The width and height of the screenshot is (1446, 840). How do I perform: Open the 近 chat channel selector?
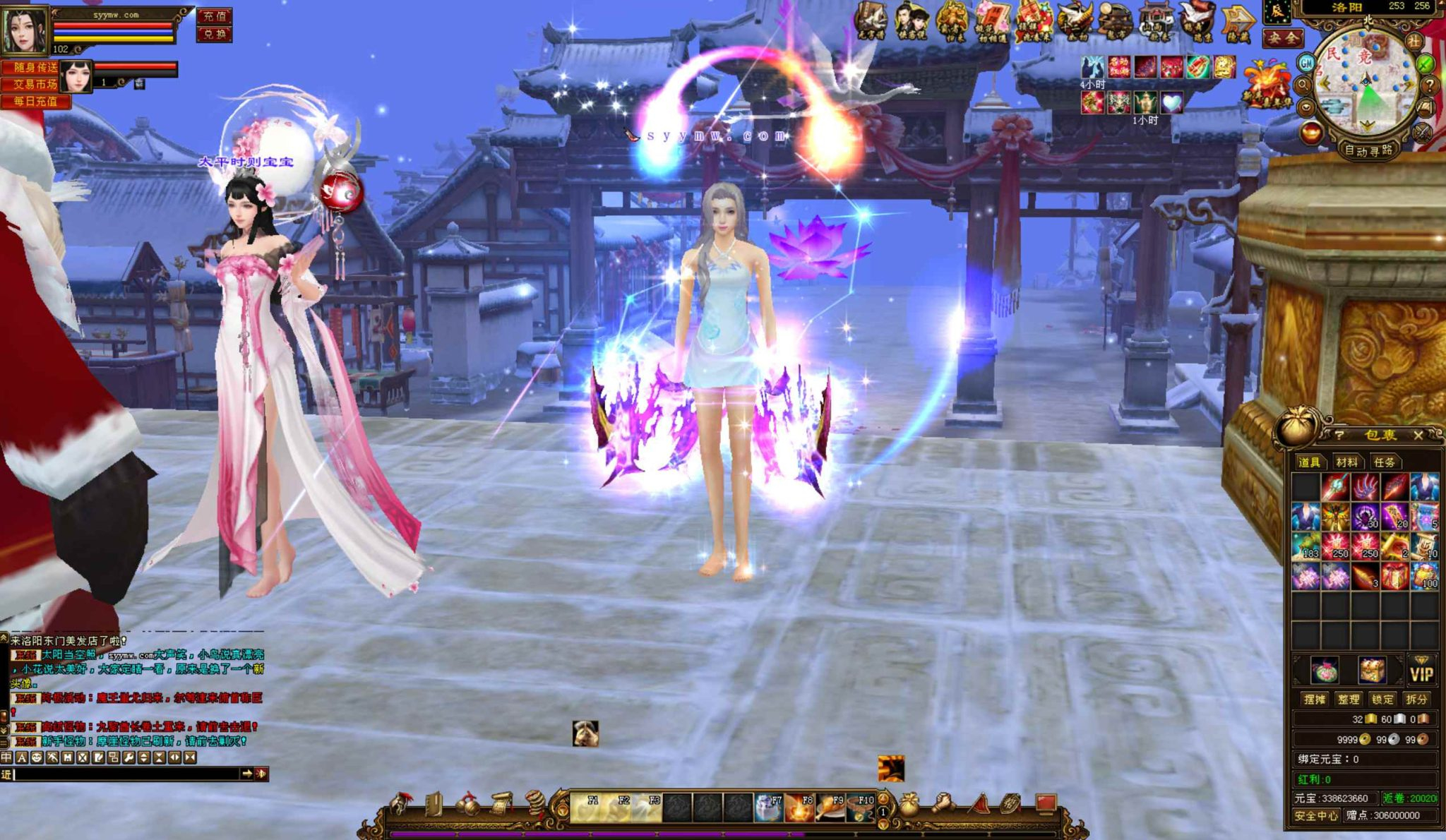(x=6, y=775)
